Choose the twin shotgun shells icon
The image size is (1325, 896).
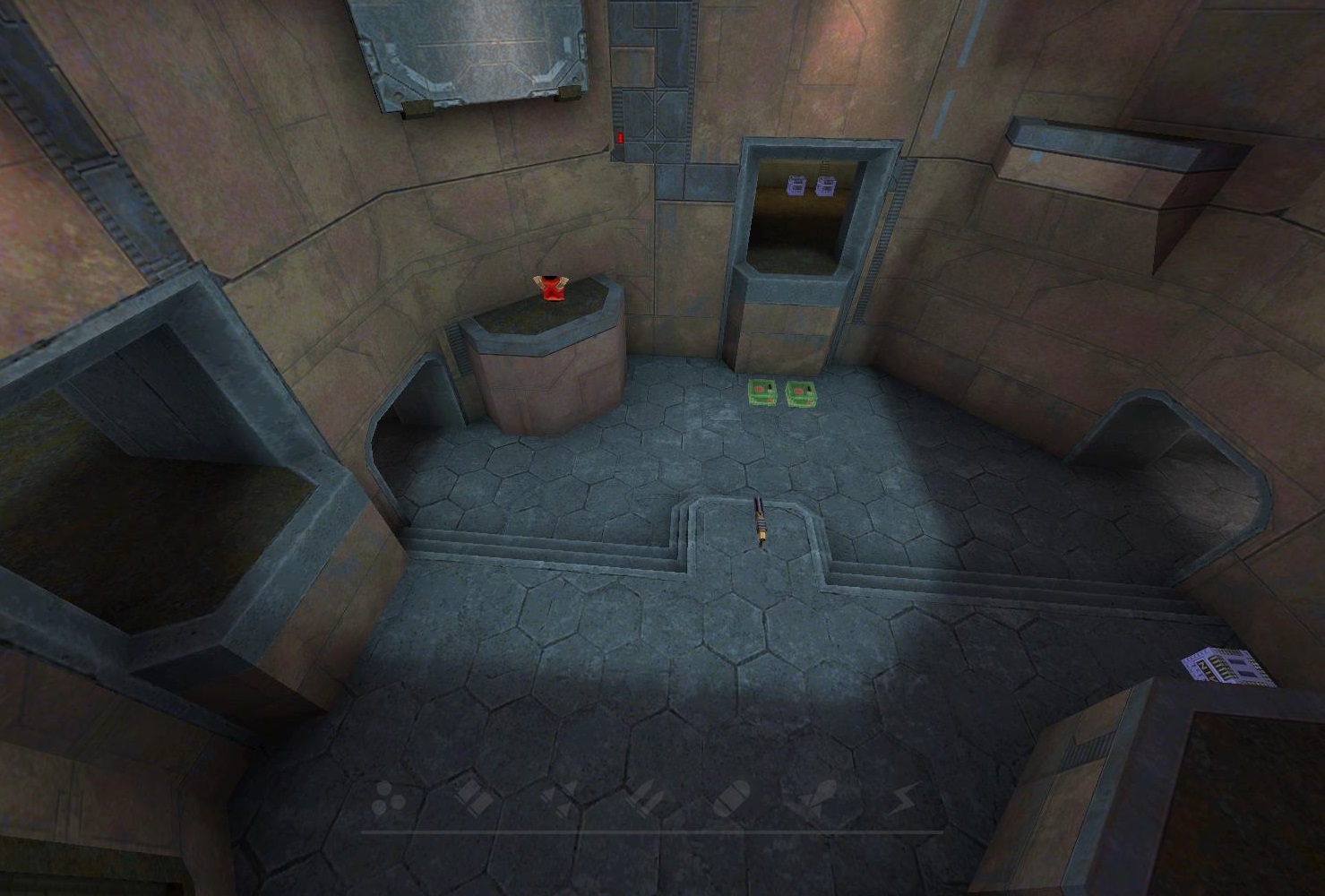coord(473,797)
